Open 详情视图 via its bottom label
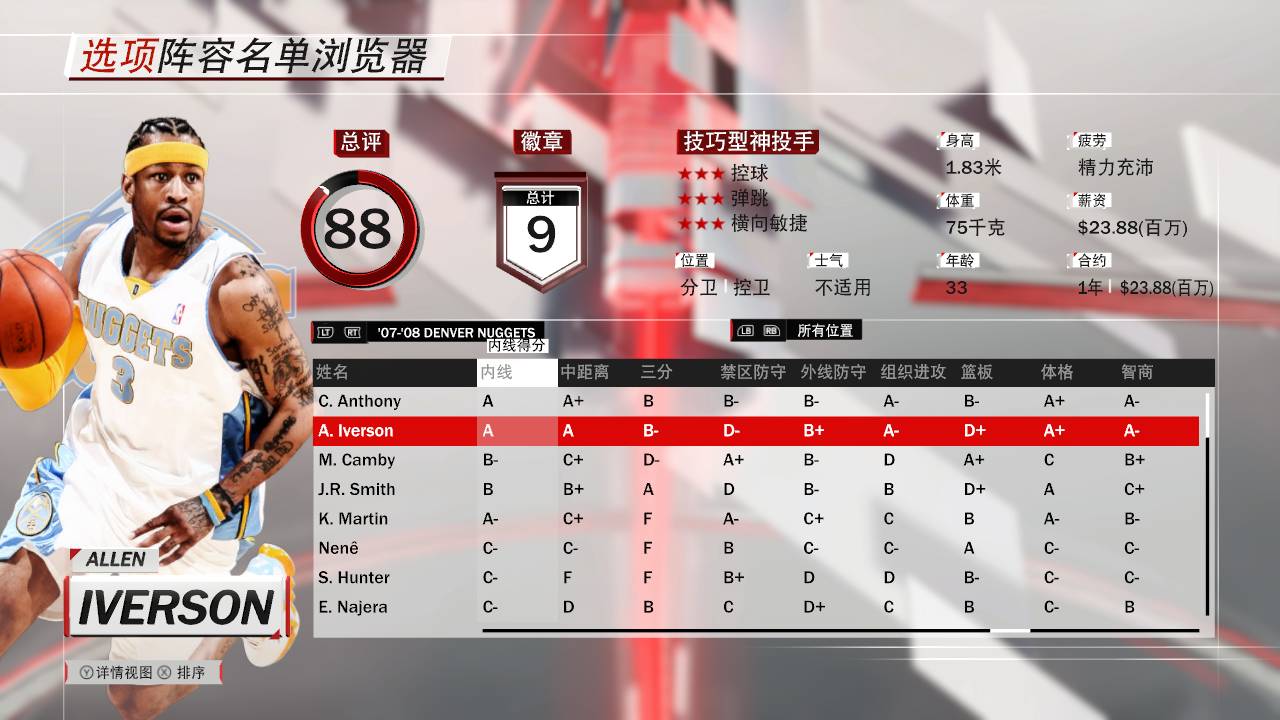1280x720 pixels. pyautogui.click(x=124, y=672)
